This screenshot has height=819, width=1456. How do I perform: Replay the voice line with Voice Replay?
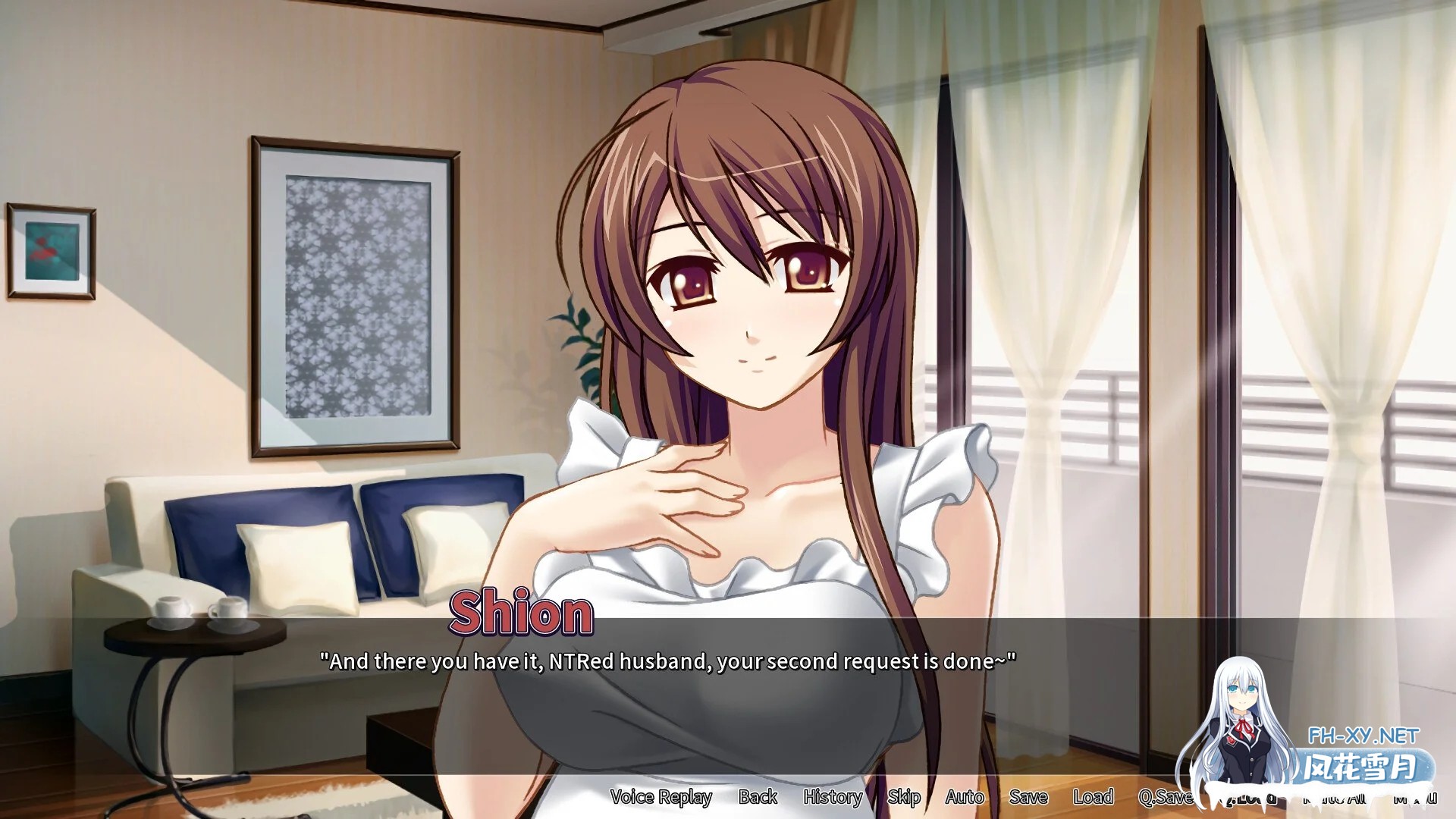pyautogui.click(x=661, y=797)
